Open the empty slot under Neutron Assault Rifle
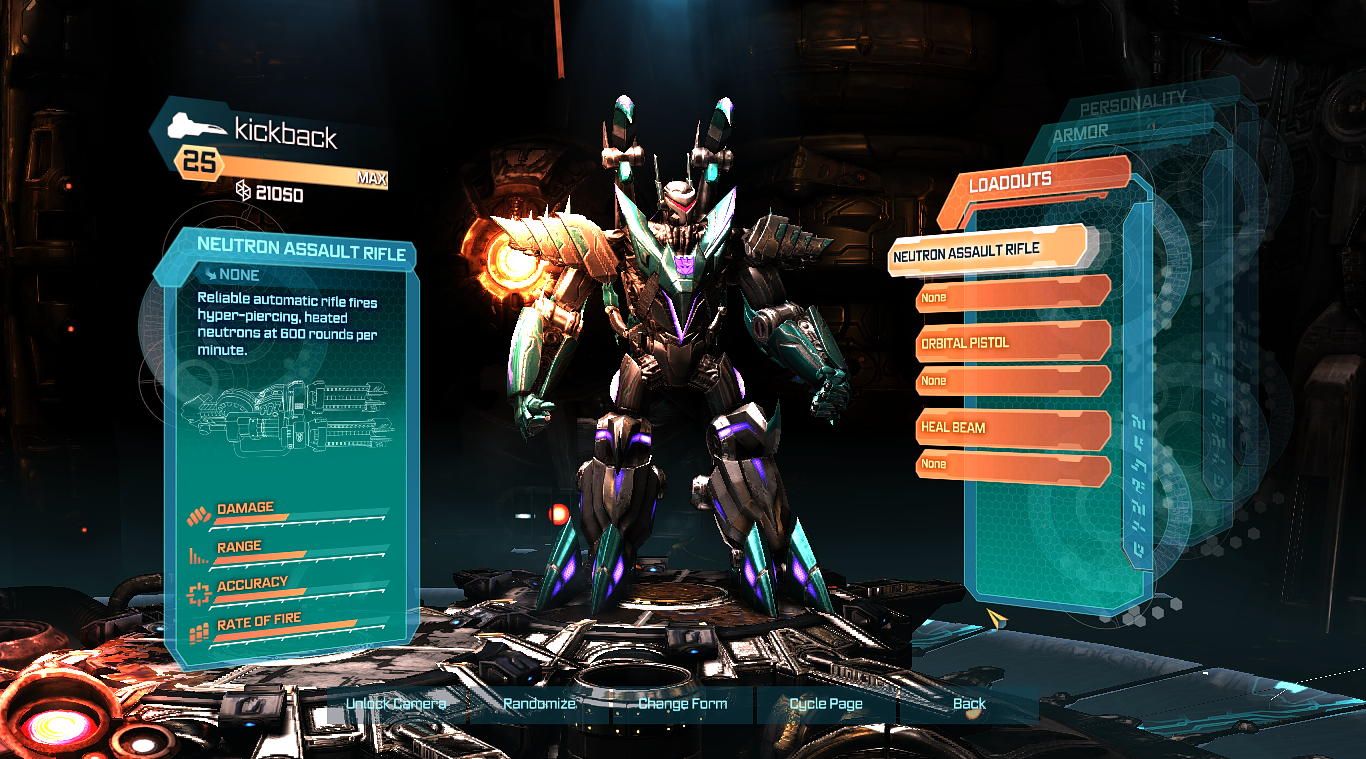The height and width of the screenshot is (759, 1366). click(x=1010, y=297)
